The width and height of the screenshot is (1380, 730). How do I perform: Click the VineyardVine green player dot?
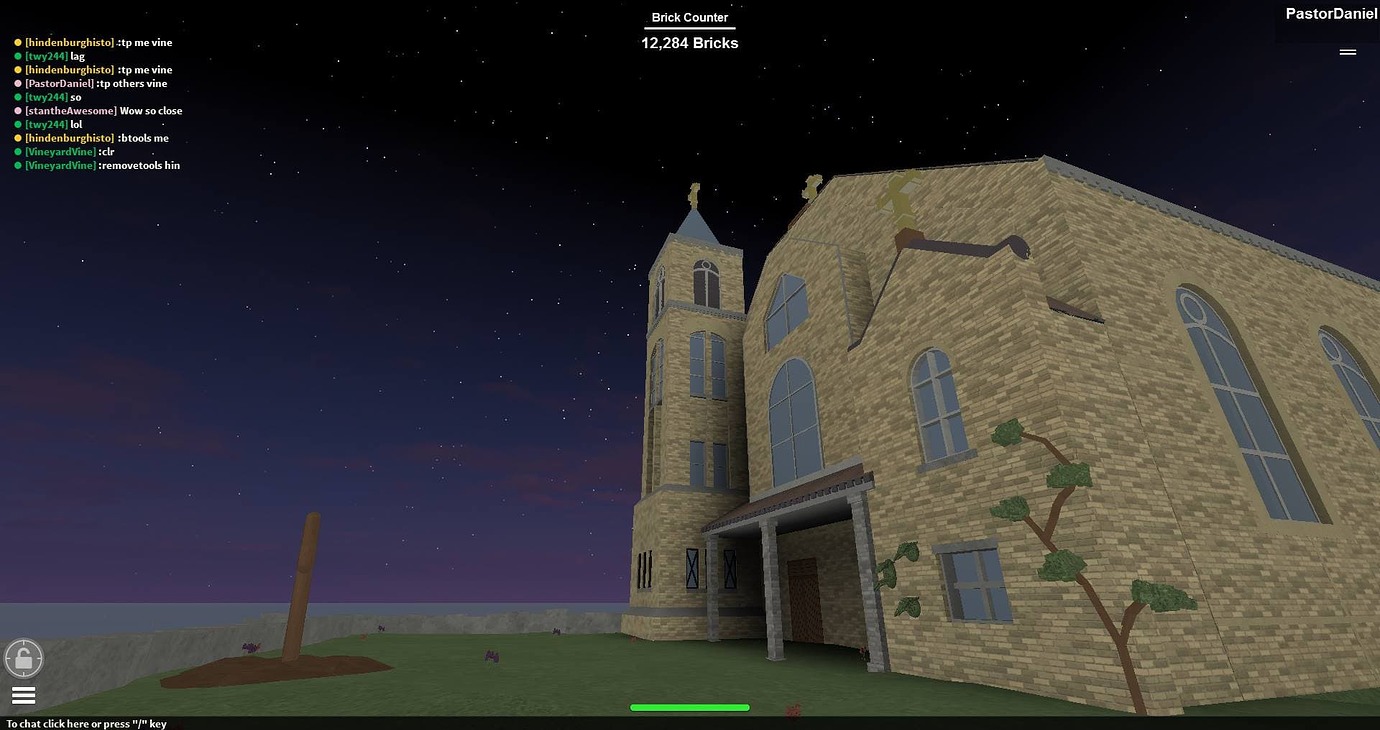click(17, 151)
